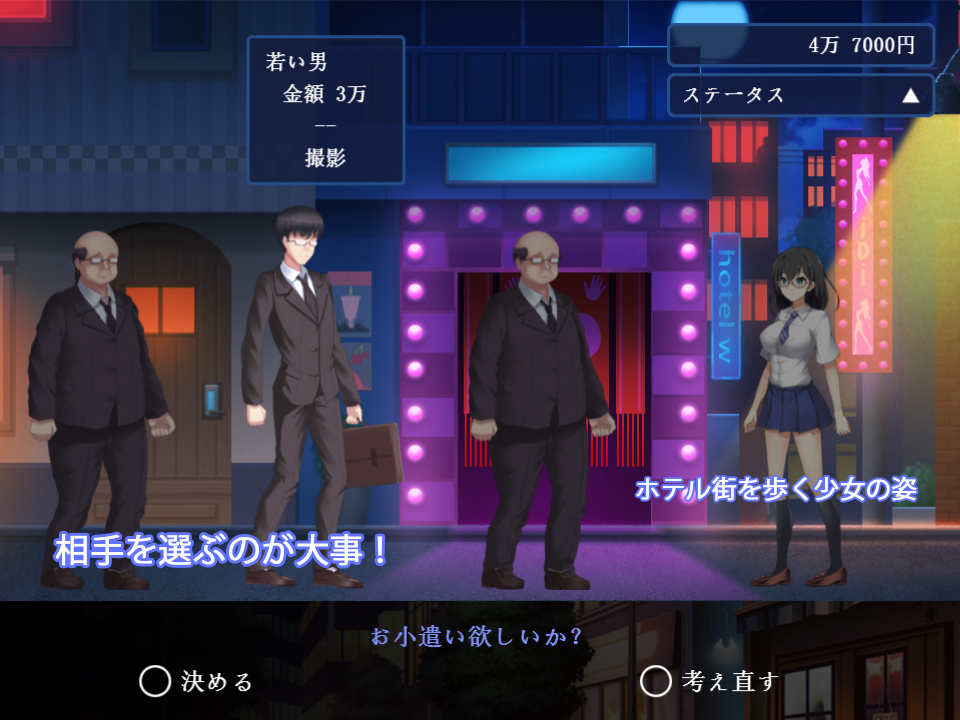Expand the ステータス status panel
Viewport: 960px width, 720px height.
800,96
